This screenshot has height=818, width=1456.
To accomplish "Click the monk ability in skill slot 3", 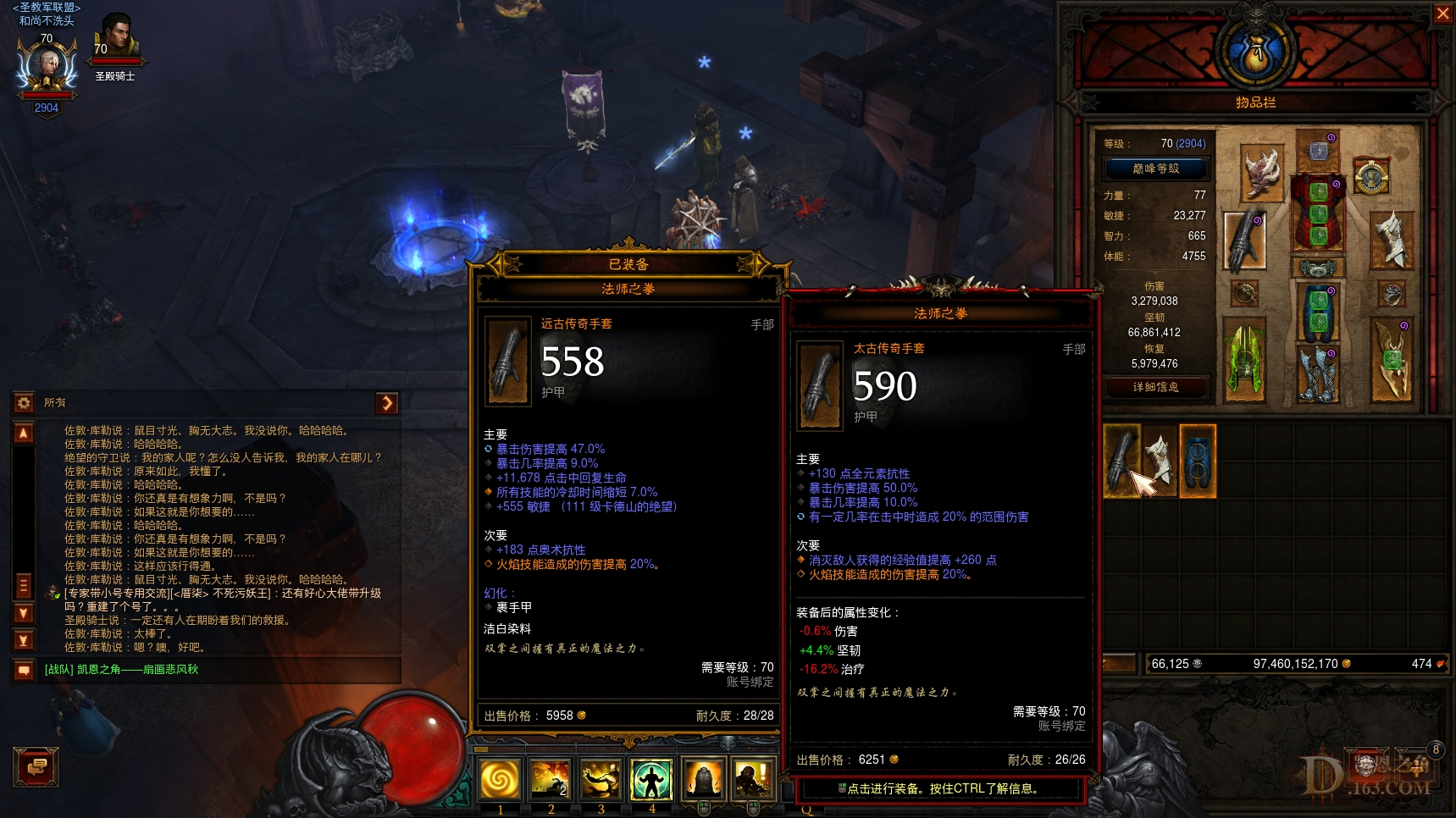I will point(601,780).
